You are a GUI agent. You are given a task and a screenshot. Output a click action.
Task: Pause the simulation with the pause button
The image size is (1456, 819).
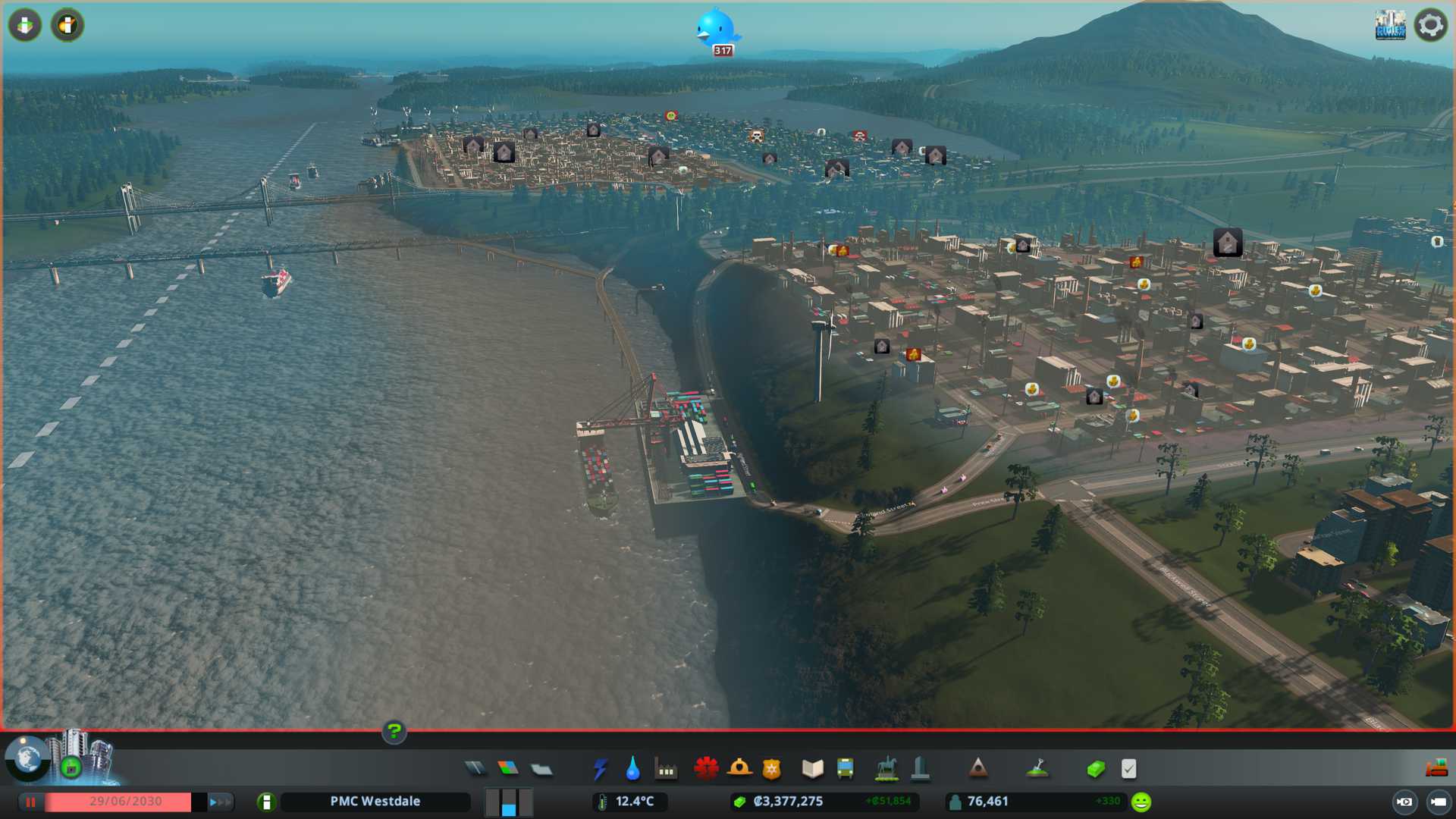(30, 802)
